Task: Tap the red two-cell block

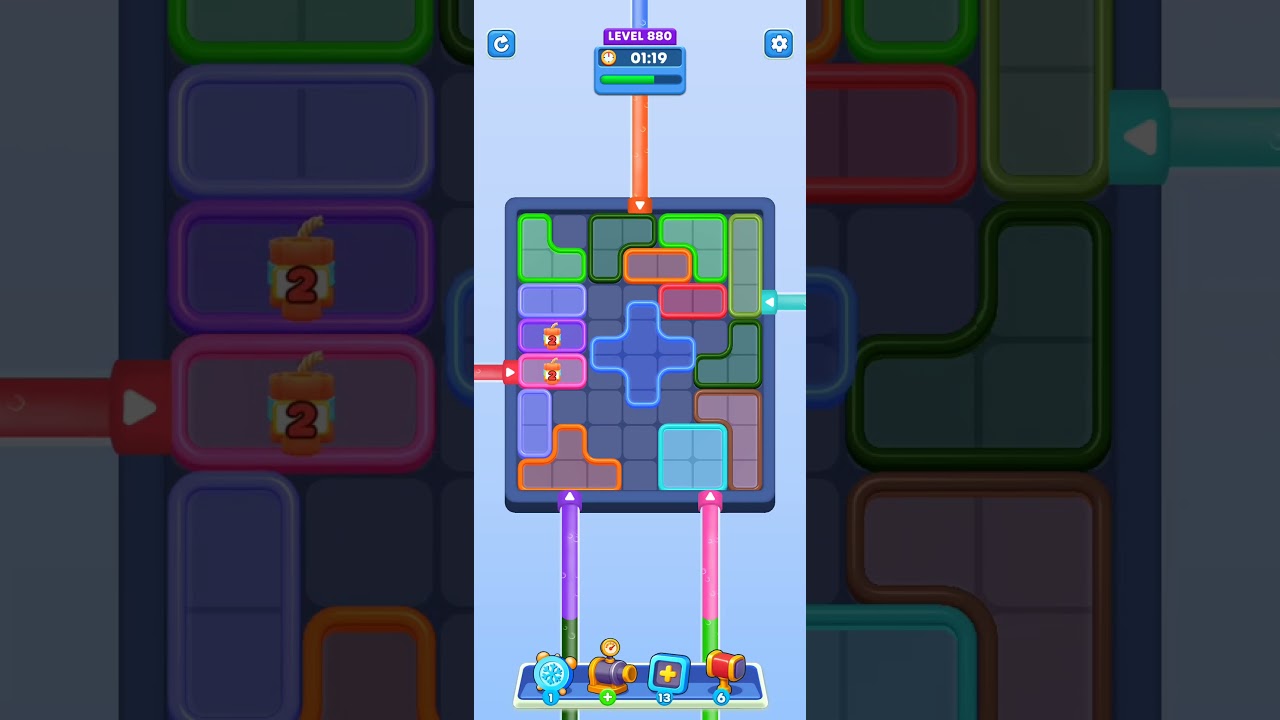Action: point(693,300)
